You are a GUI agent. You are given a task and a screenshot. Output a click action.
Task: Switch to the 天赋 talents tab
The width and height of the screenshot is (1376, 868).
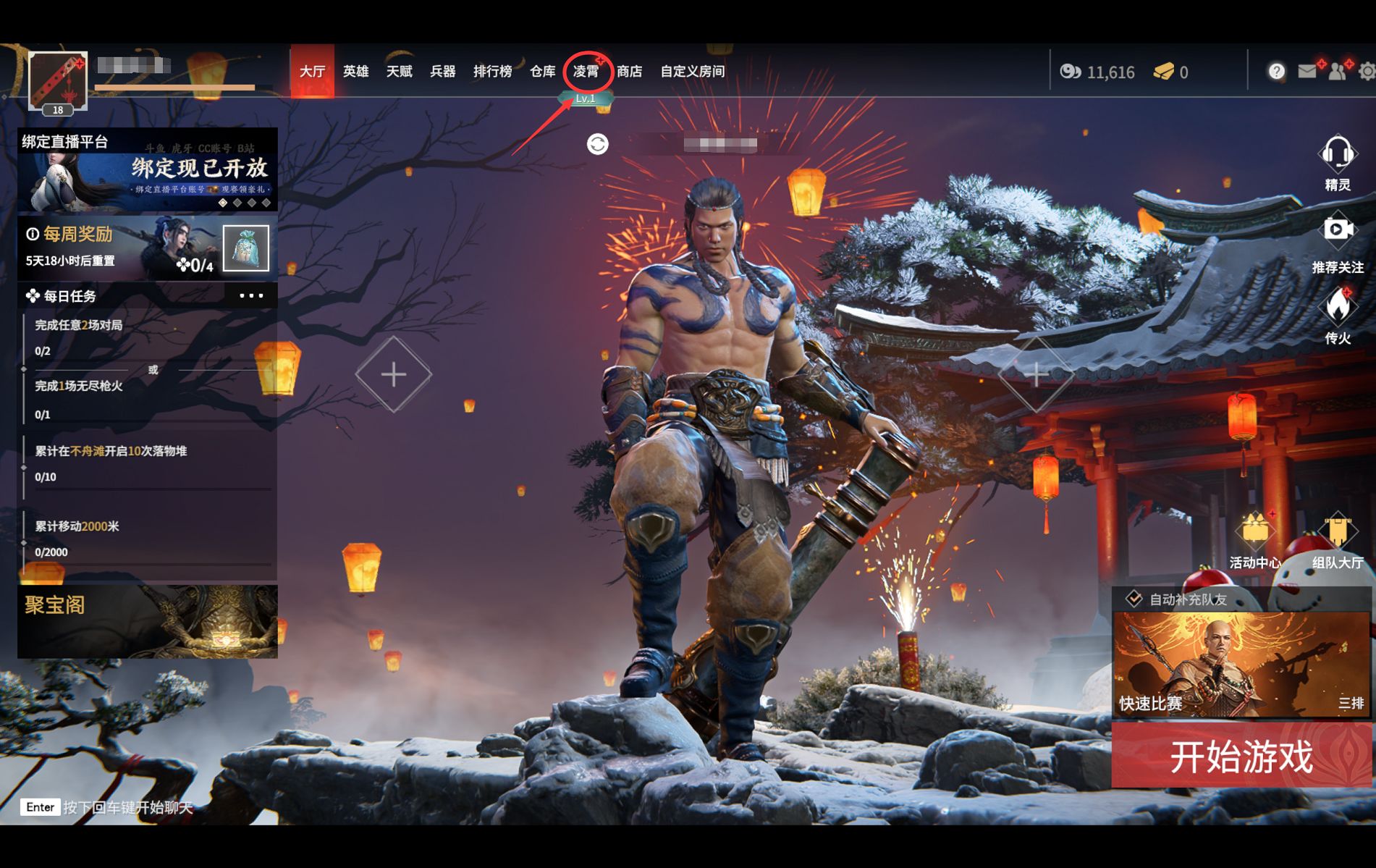(399, 72)
